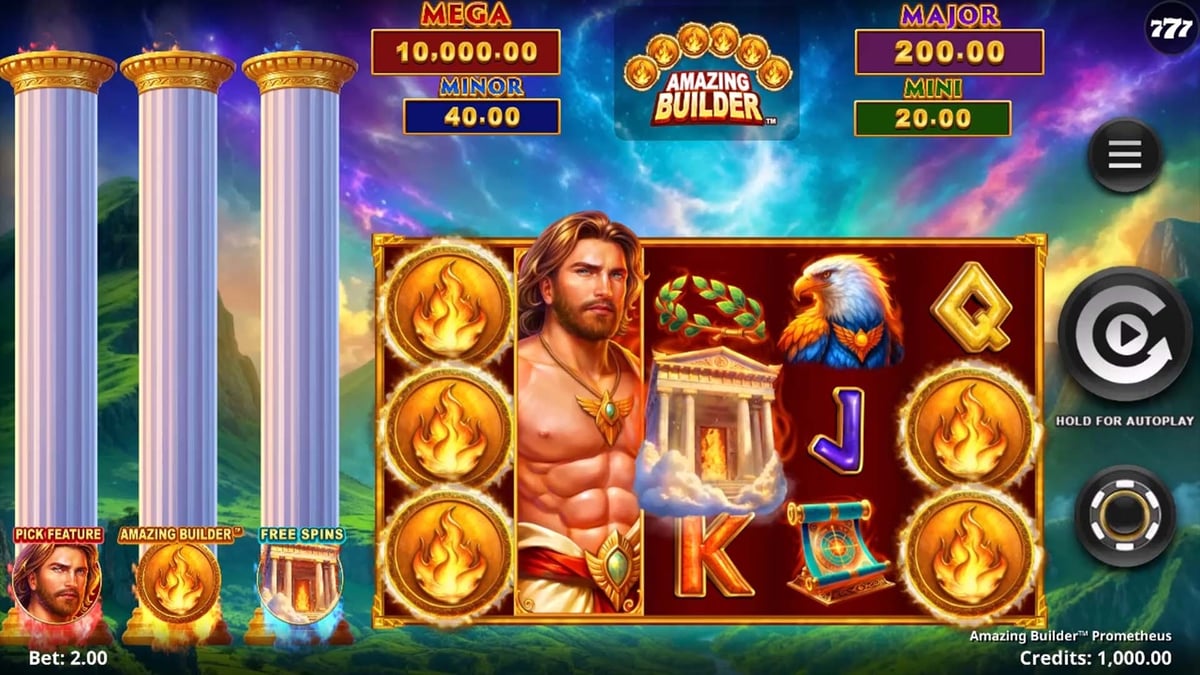Image resolution: width=1200 pixels, height=675 pixels.
Task: Spin the reels with the spin button
Action: [1124, 334]
